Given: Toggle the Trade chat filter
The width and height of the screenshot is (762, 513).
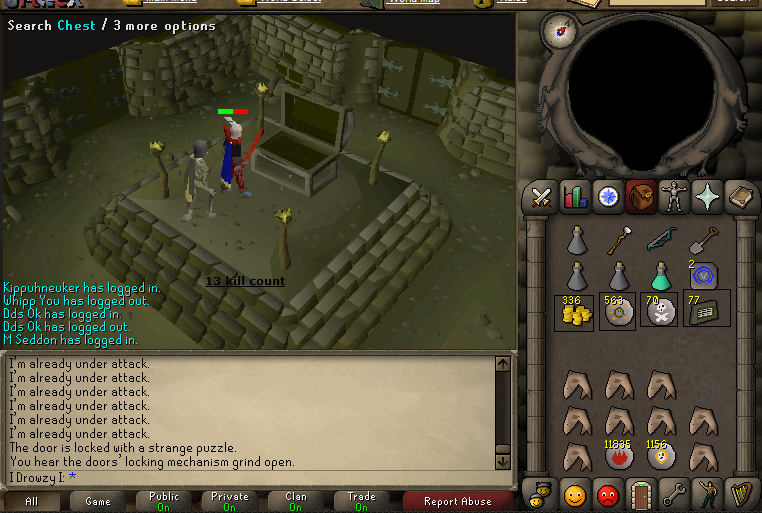Looking at the screenshot, I should pos(362,501).
